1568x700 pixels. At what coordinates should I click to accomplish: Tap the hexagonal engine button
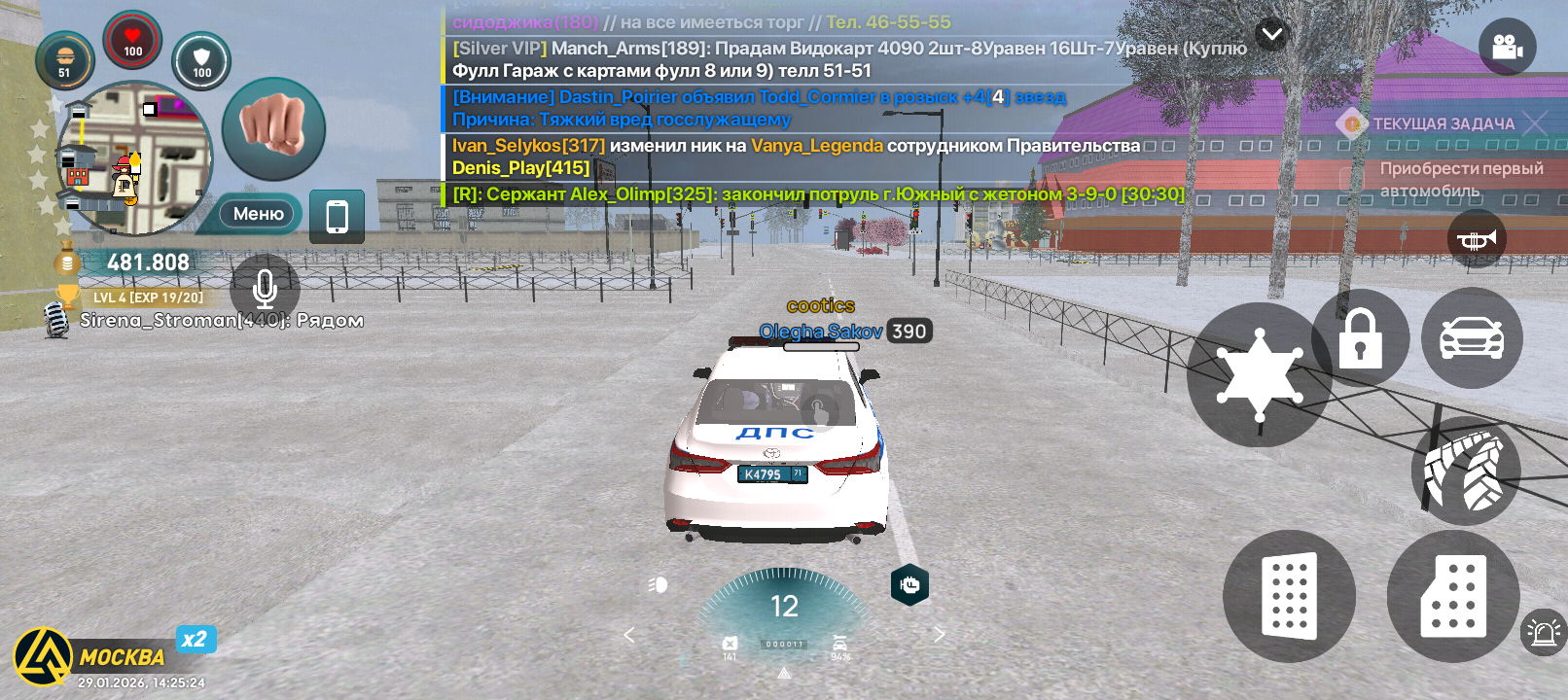tap(909, 584)
